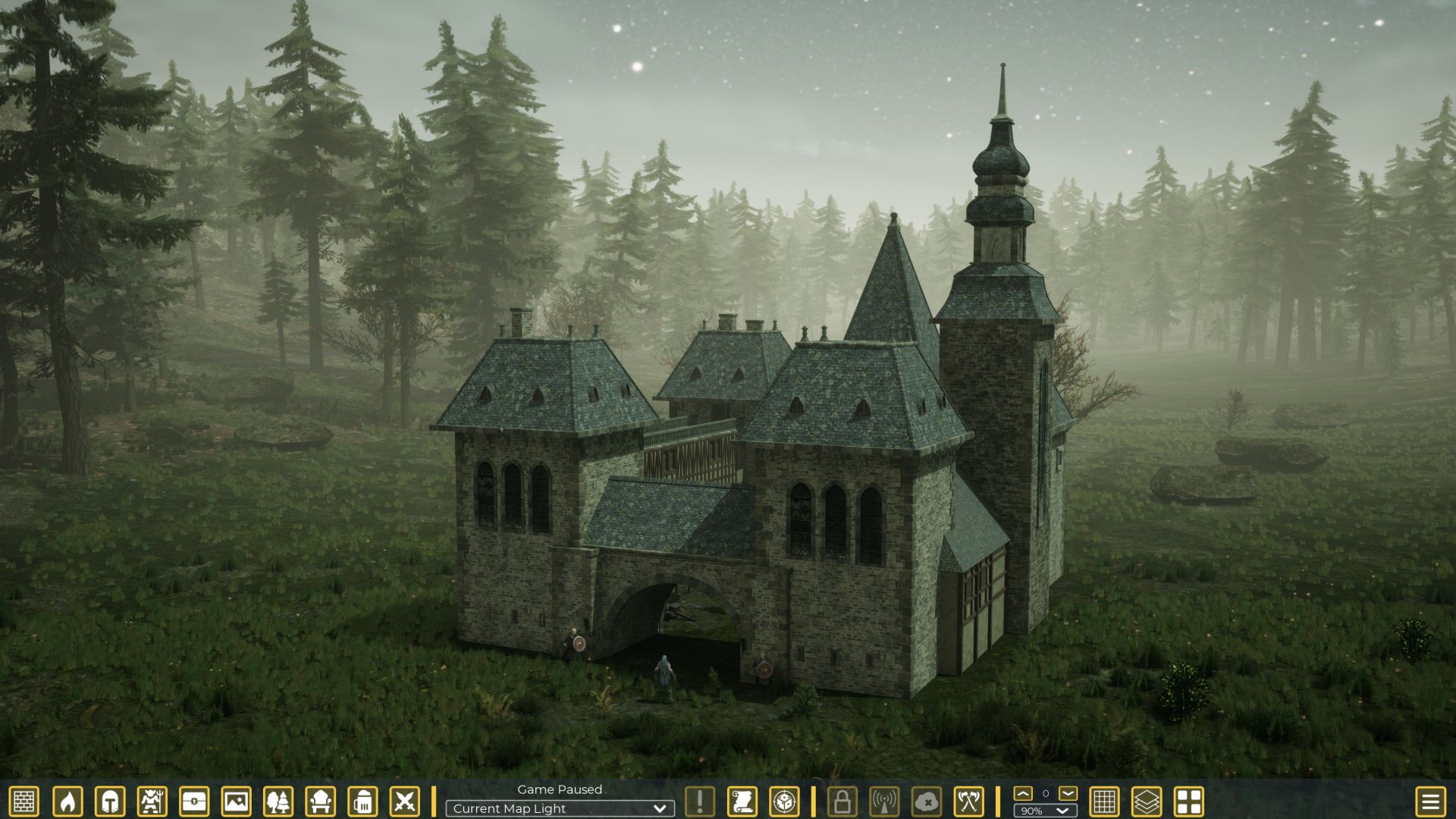Choose the horned monster with trident icon

click(152, 802)
